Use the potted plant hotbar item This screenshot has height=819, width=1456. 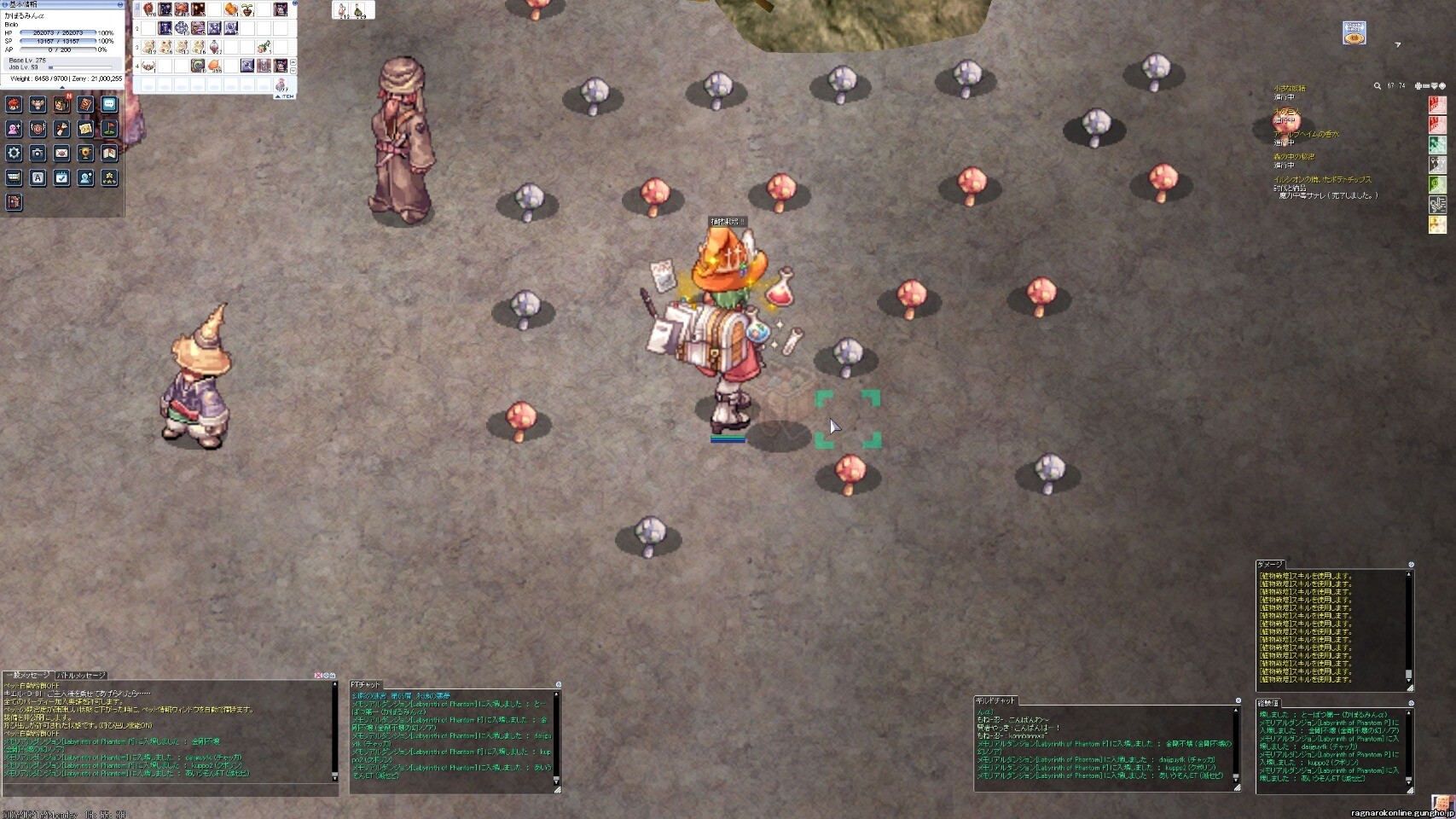point(247,9)
